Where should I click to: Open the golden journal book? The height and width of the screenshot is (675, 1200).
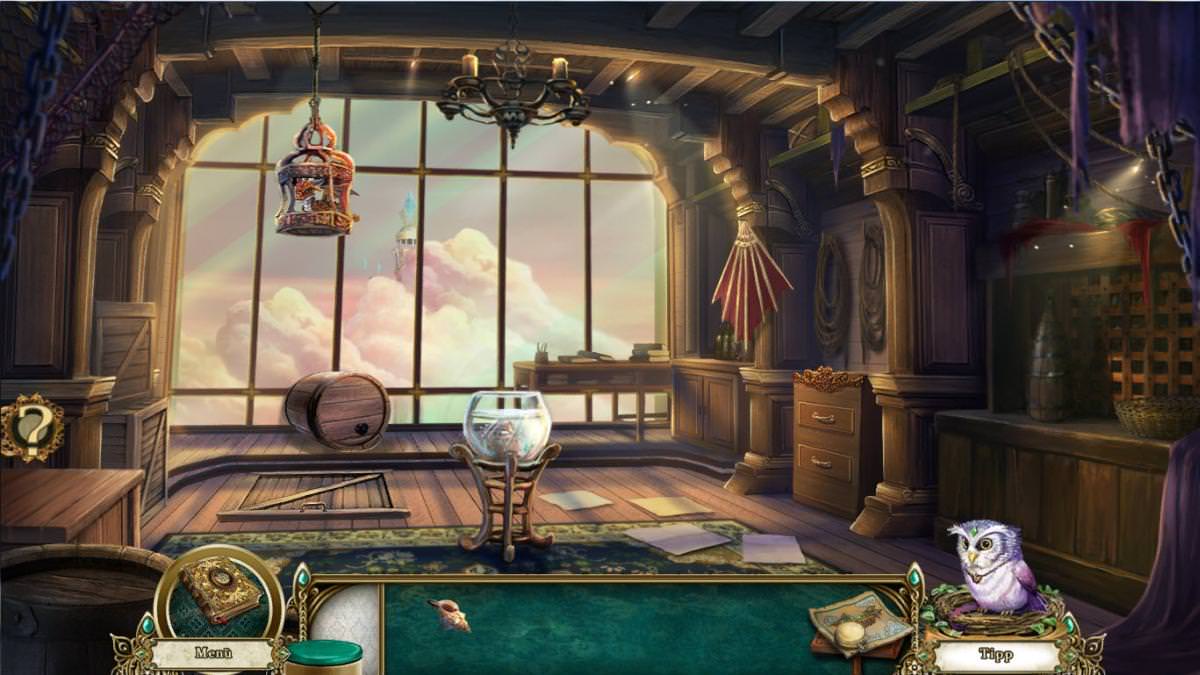coord(221,595)
